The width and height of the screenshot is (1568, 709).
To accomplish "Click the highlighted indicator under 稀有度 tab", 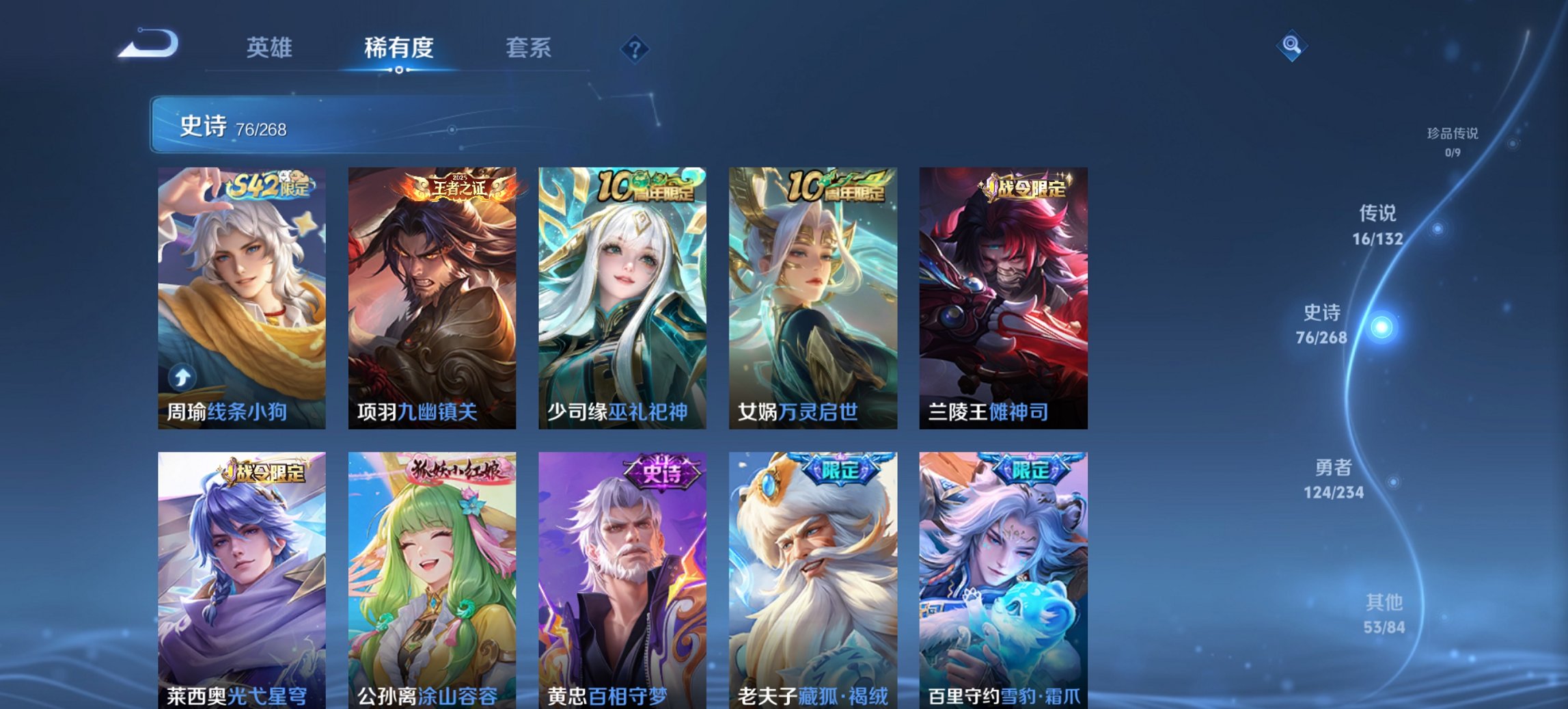I will (x=399, y=68).
